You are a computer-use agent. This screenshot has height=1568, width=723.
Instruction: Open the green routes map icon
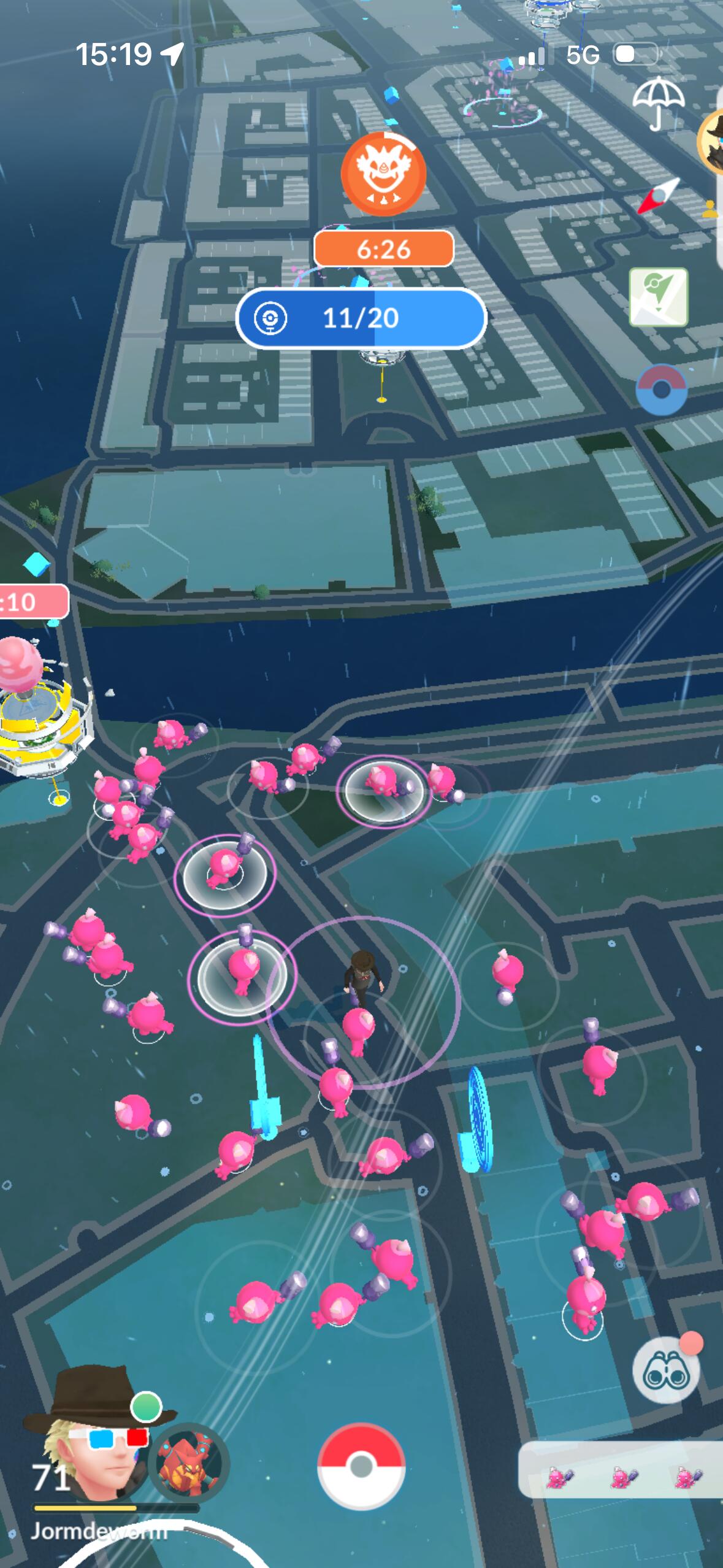(x=659, y=297)
